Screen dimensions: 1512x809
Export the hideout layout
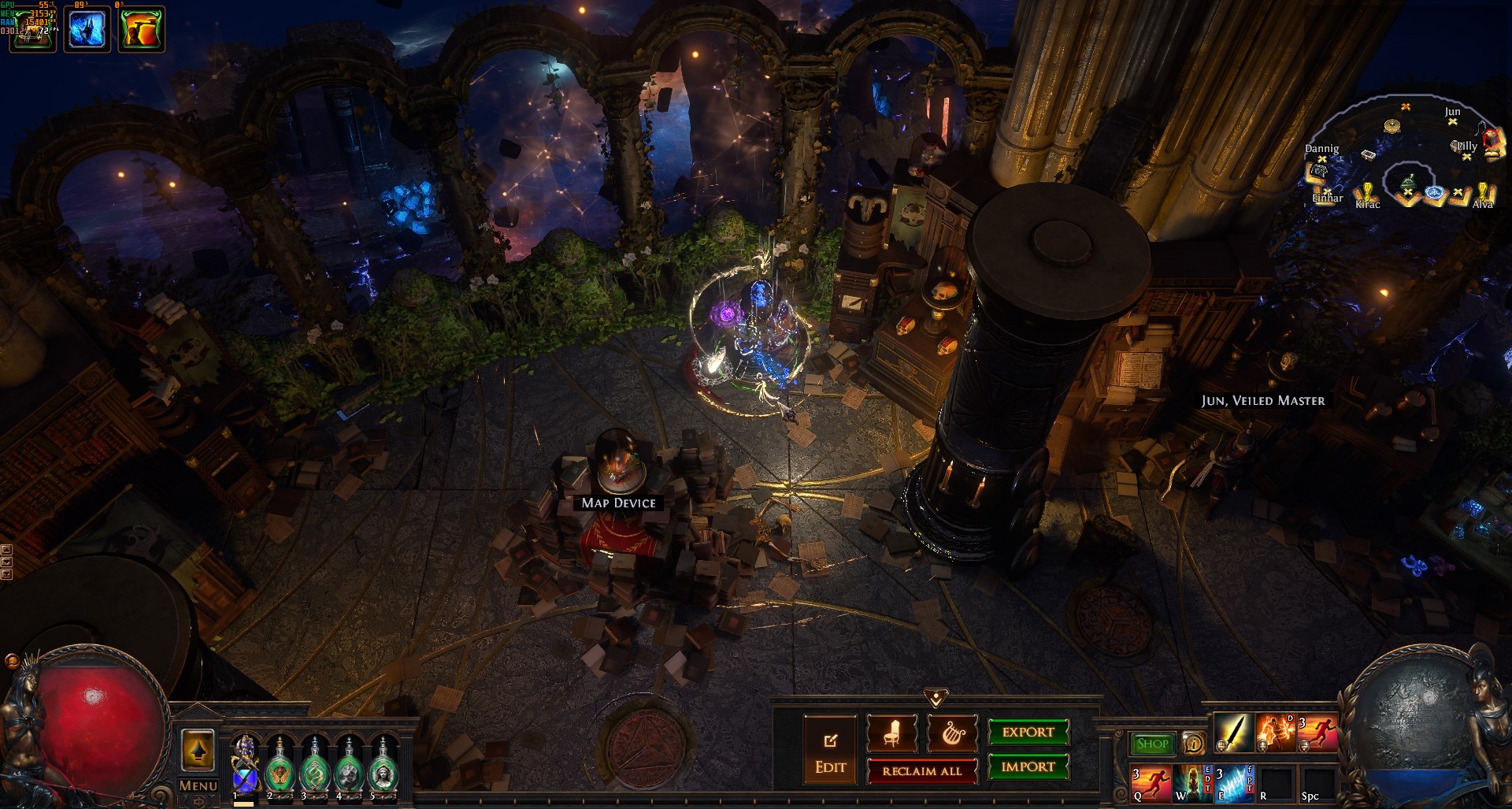(1028, 732)
